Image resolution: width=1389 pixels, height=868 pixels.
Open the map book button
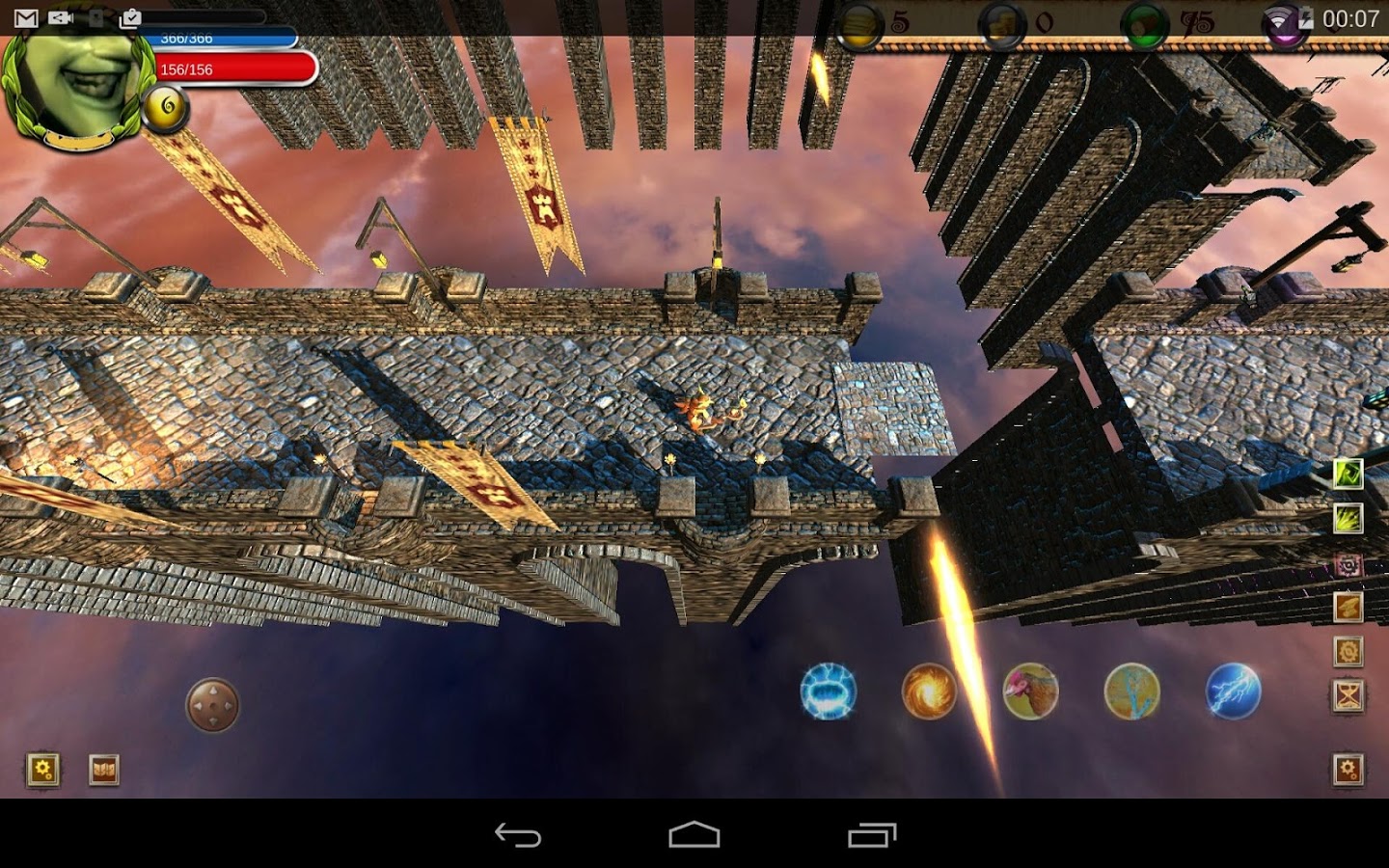(103, 770)
